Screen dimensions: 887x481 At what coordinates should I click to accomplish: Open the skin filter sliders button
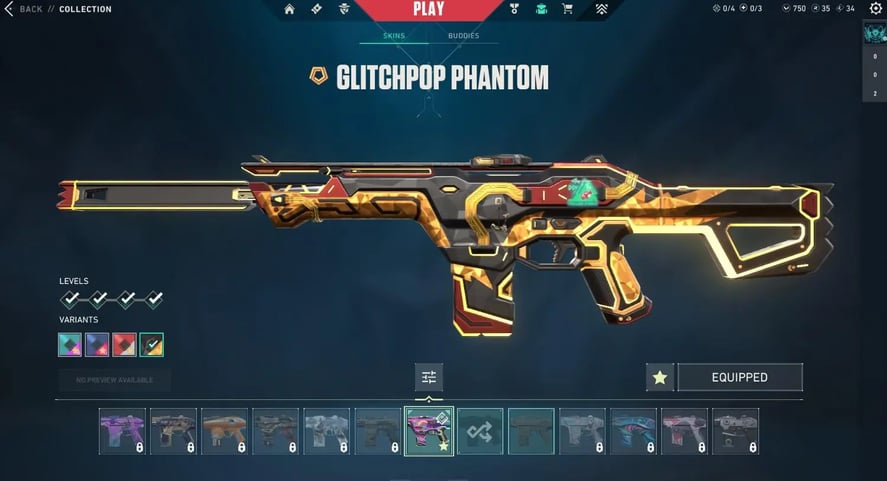tap(429, 377)
